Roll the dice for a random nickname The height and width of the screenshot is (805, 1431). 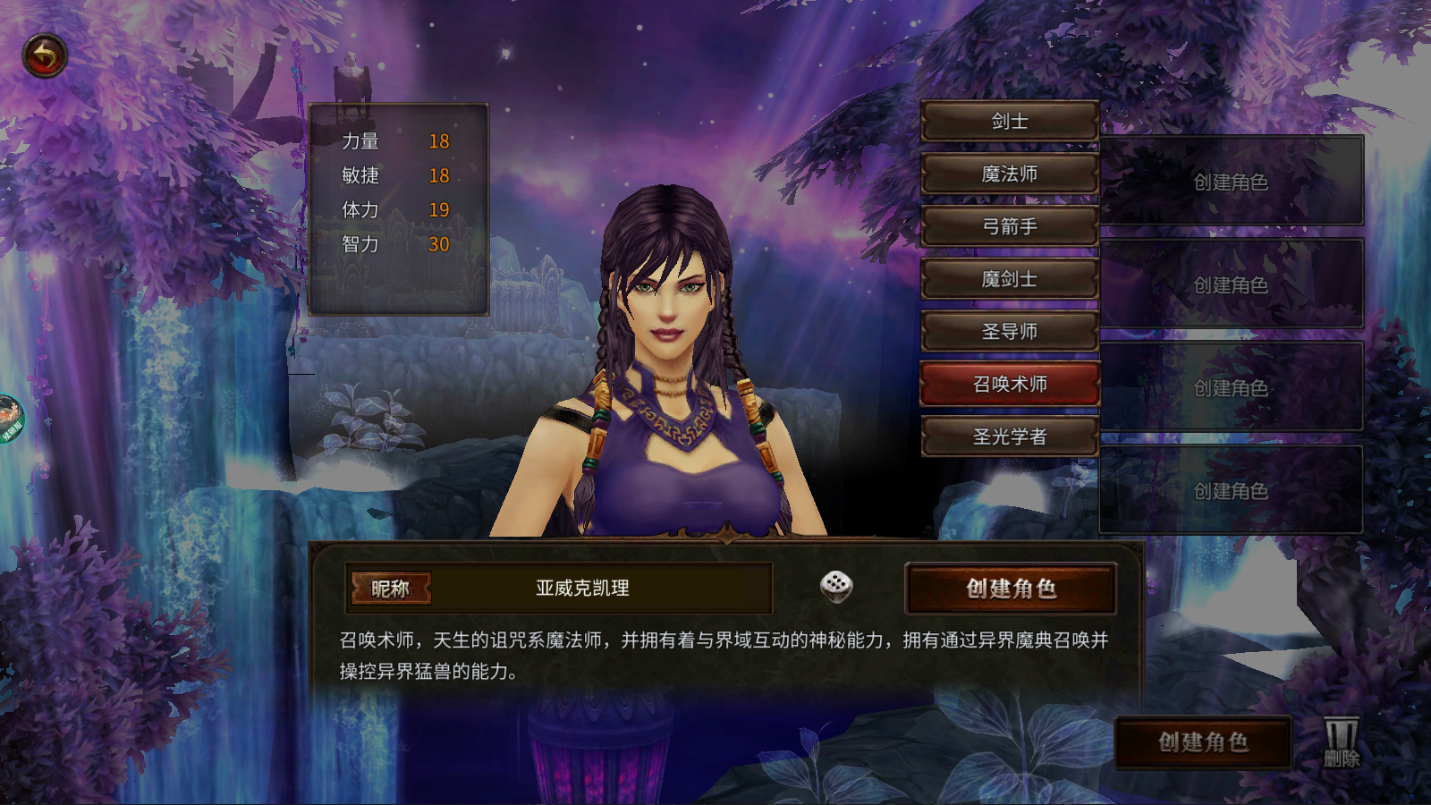point(836,587)
